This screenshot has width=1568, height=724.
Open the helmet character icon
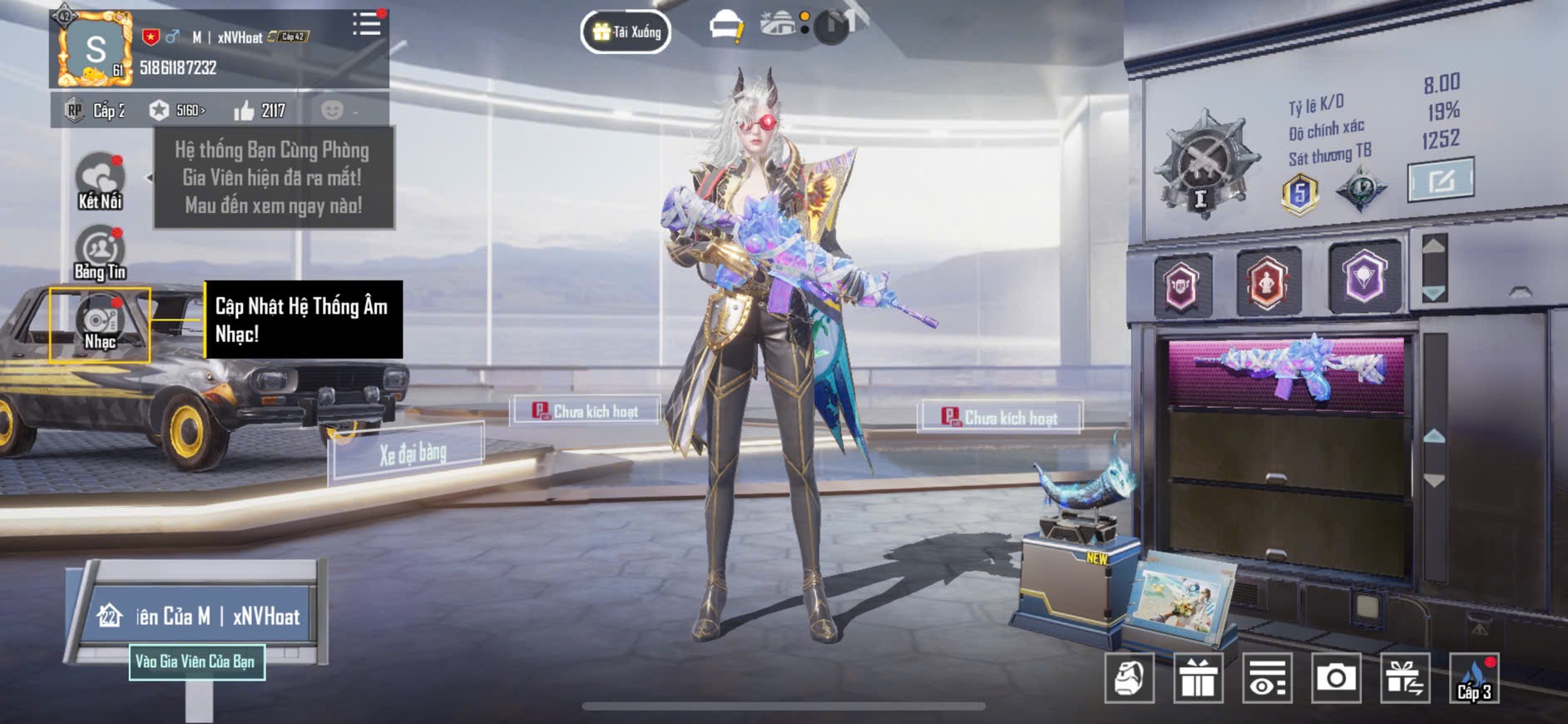click(1129, 678)
